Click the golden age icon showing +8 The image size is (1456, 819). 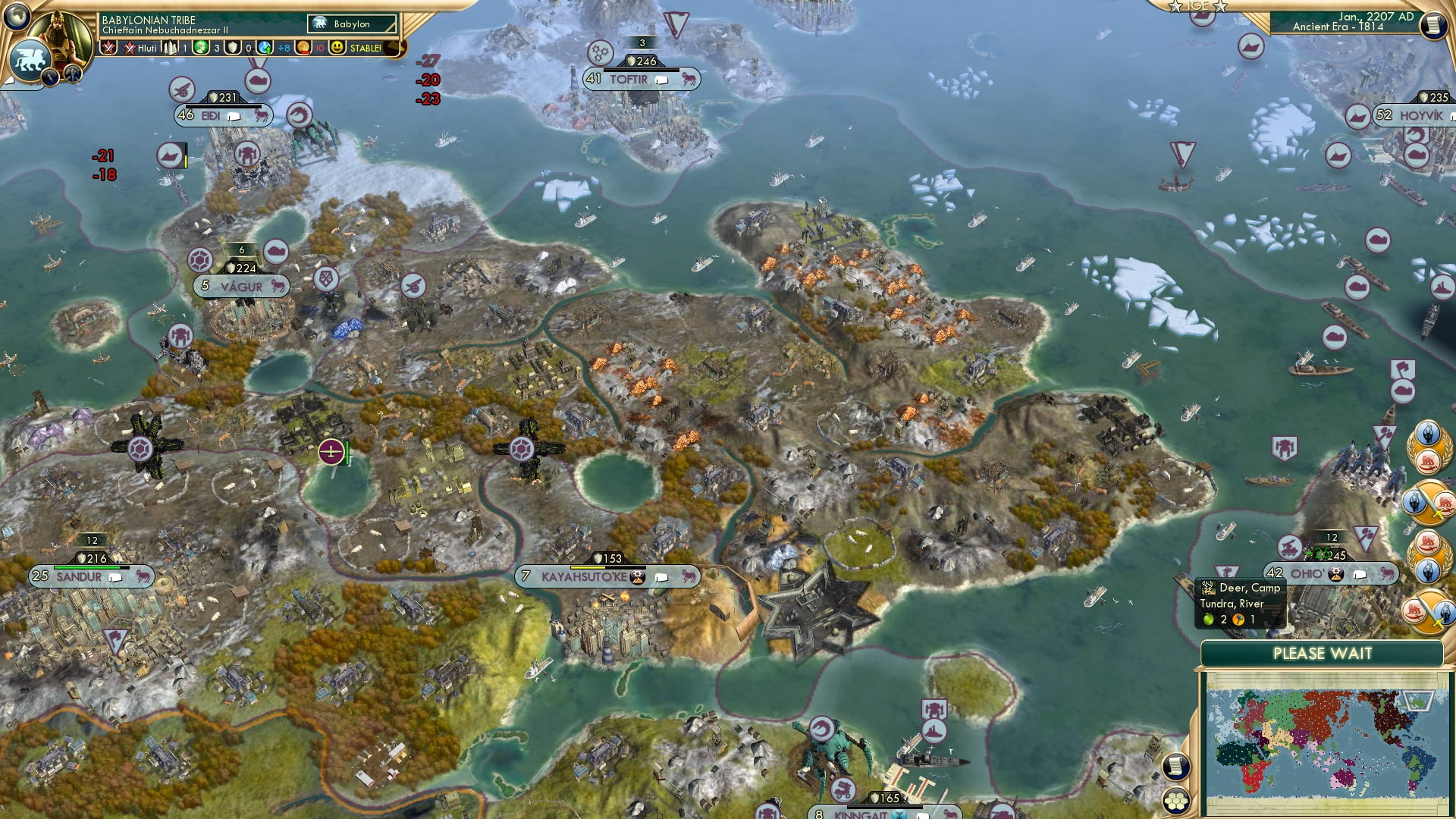click(263, 47)
